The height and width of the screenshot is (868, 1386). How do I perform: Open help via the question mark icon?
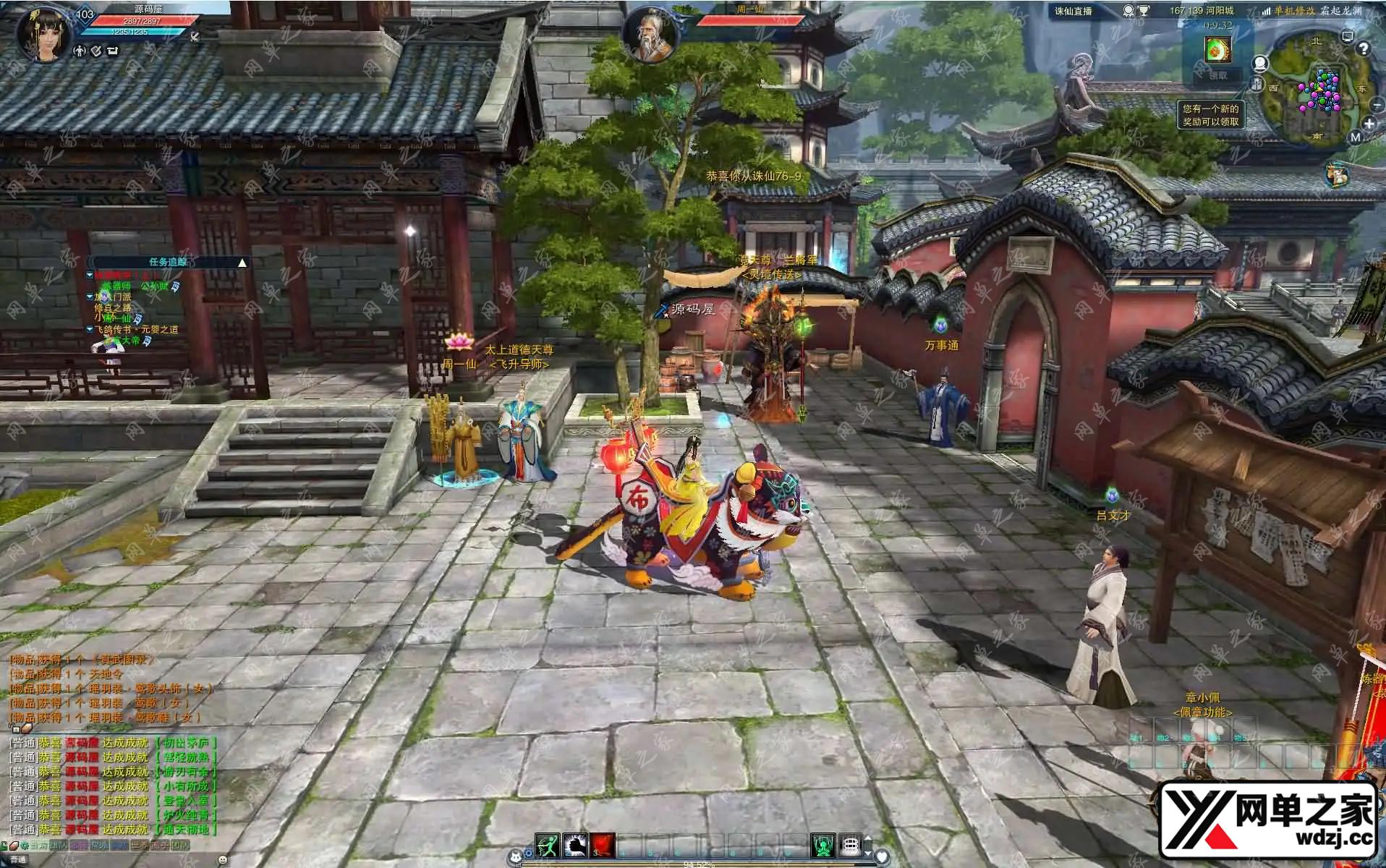tap(1364, 48)
